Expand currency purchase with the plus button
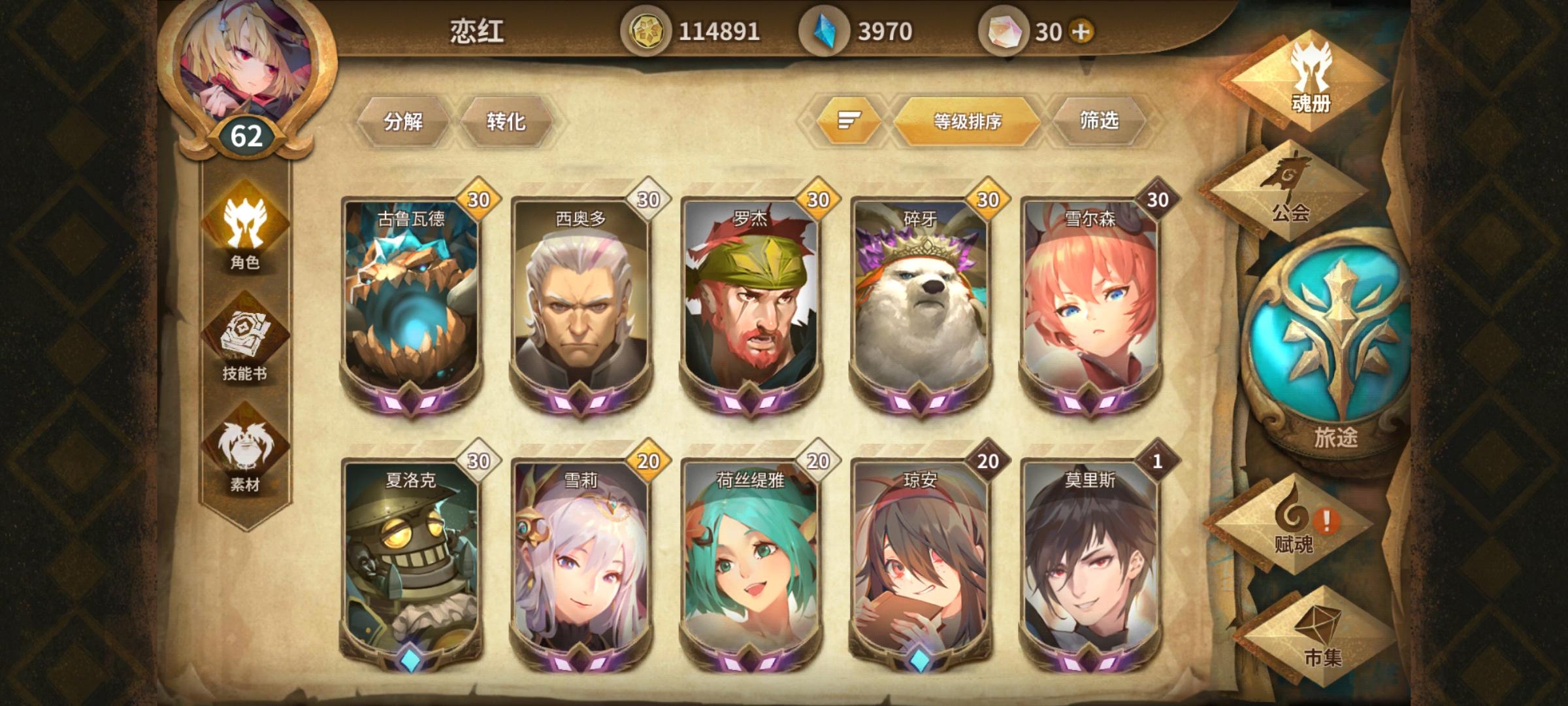 tap(1080, 29)
